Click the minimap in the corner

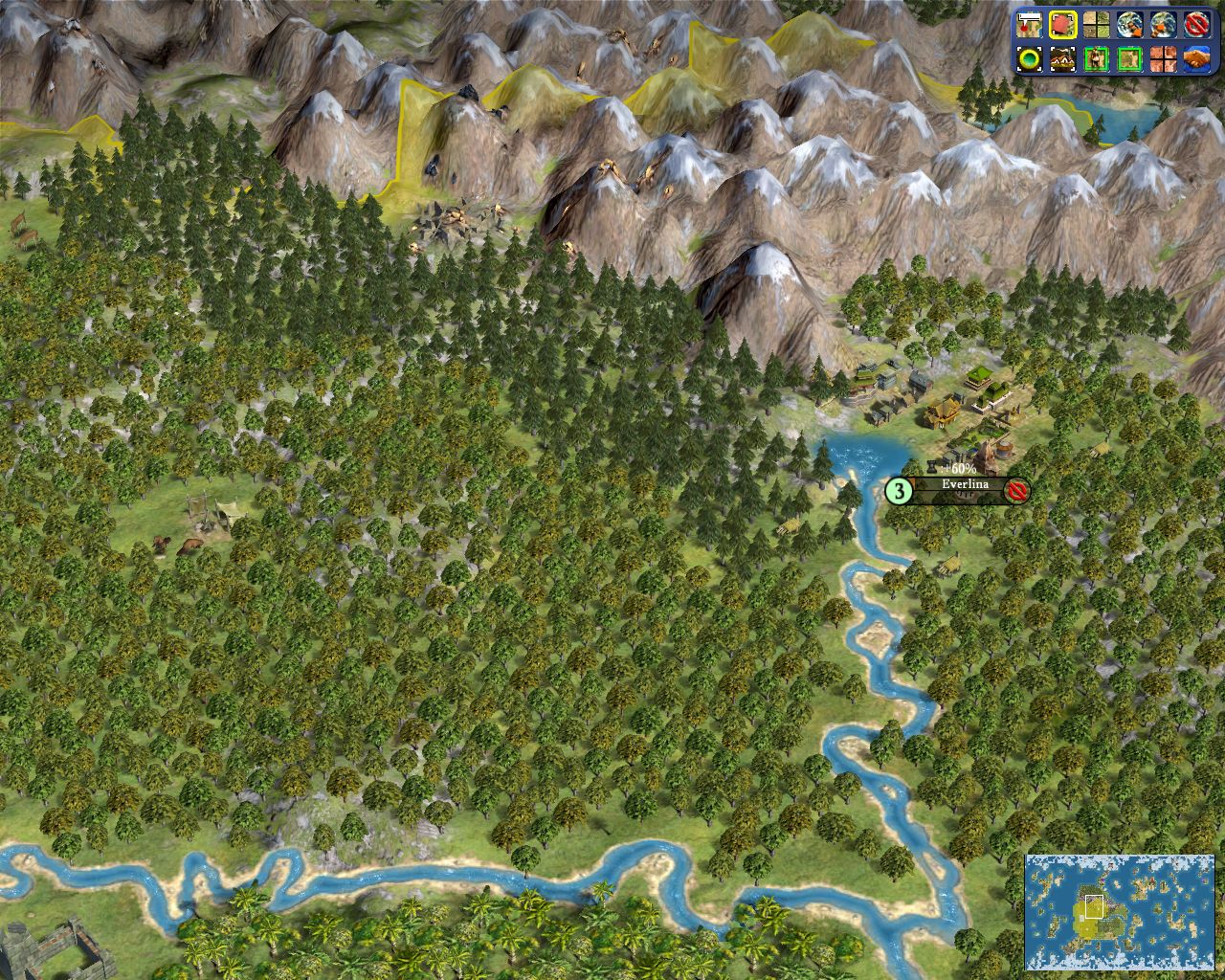[x=1120, y=911]
